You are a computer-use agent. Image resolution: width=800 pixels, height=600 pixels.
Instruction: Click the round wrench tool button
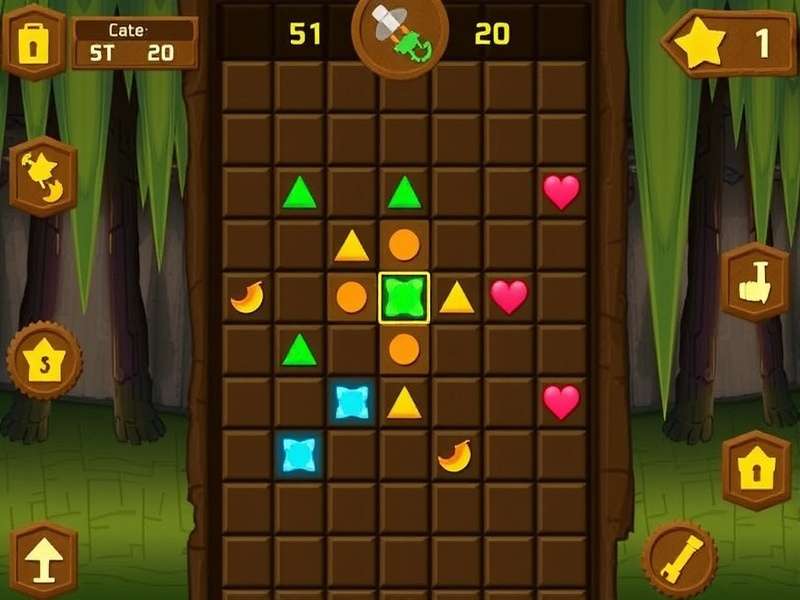(x=679, y=558)
